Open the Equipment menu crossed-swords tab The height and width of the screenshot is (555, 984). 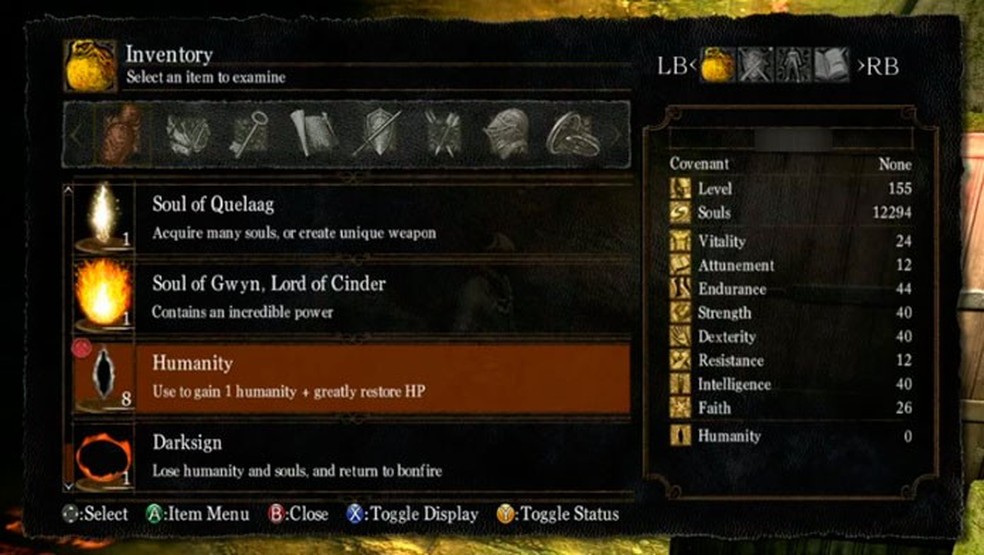click(x=756, y=66)
